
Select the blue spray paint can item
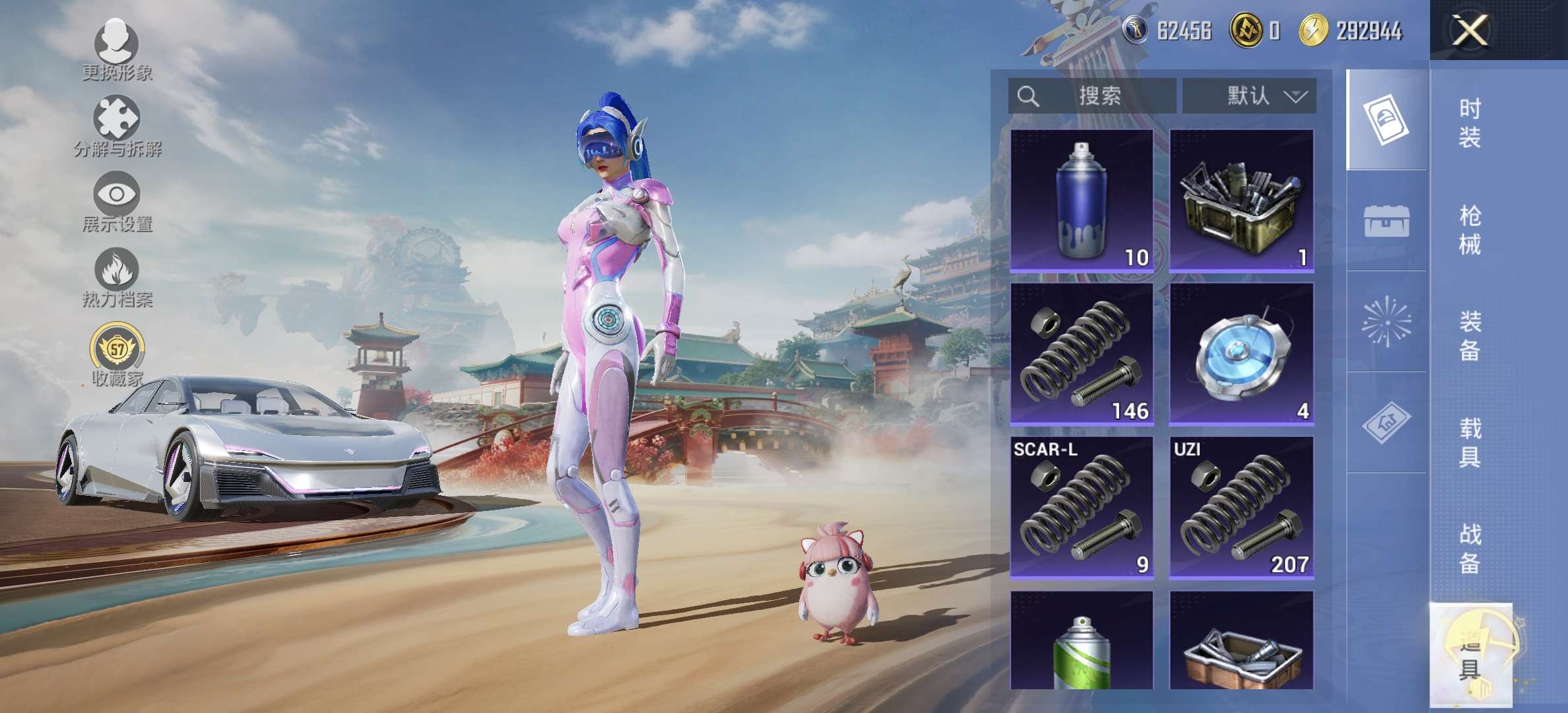tap(1082, 201)
